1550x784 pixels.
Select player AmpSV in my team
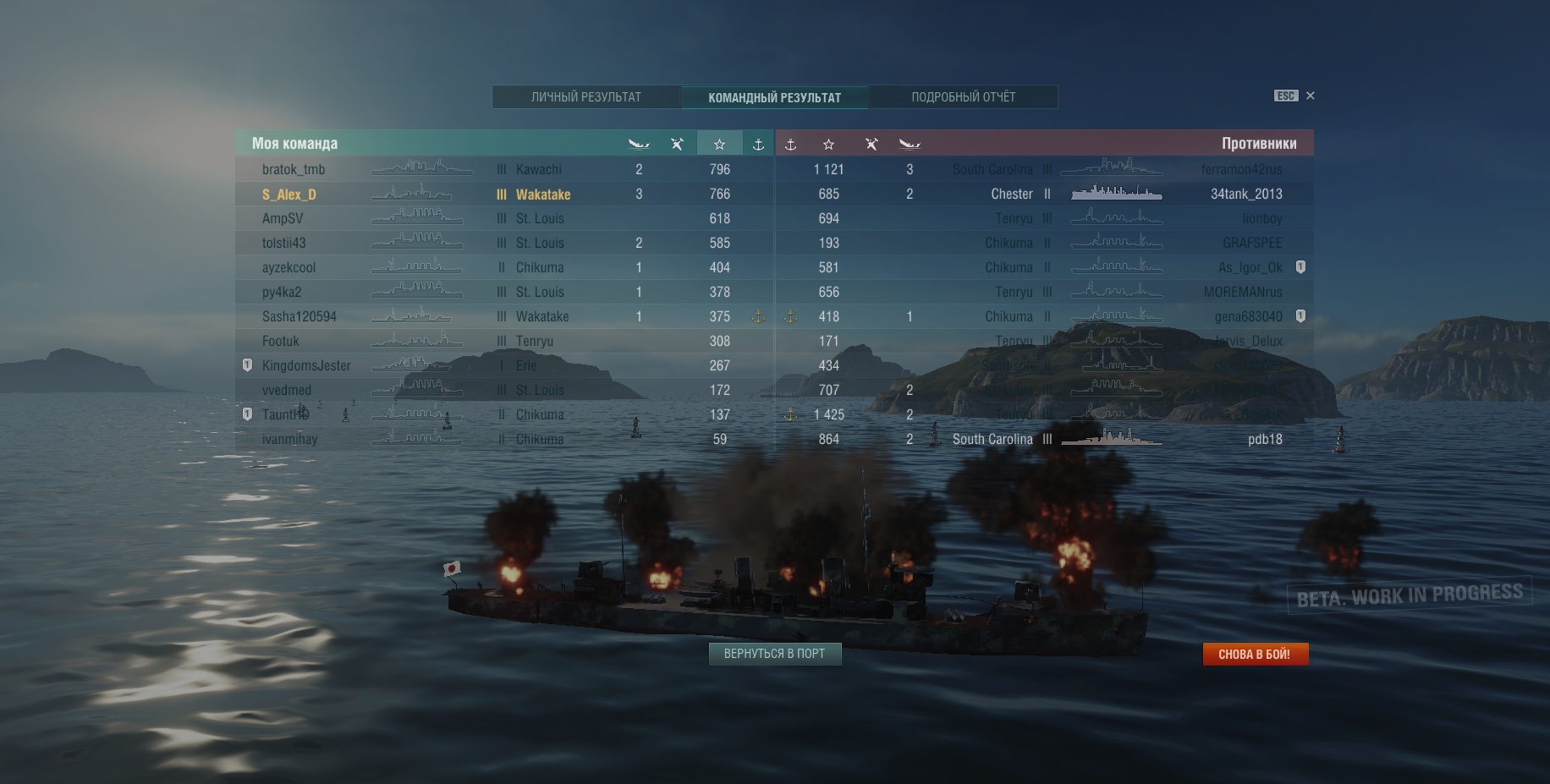point(283,218)
